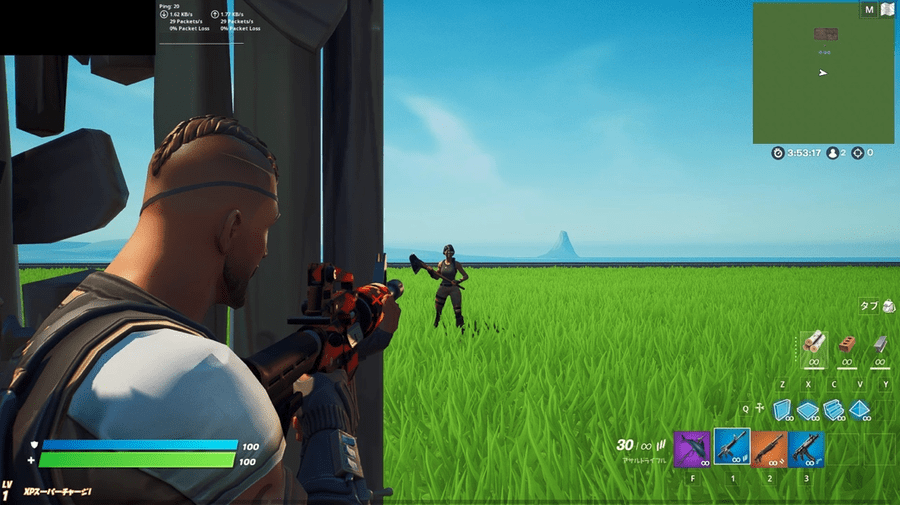Image resolution: width=900 pixels, height=505 pixels.
Task: Open the full map via the map icon
Action: pyautogui.click(x=885, y=10)
